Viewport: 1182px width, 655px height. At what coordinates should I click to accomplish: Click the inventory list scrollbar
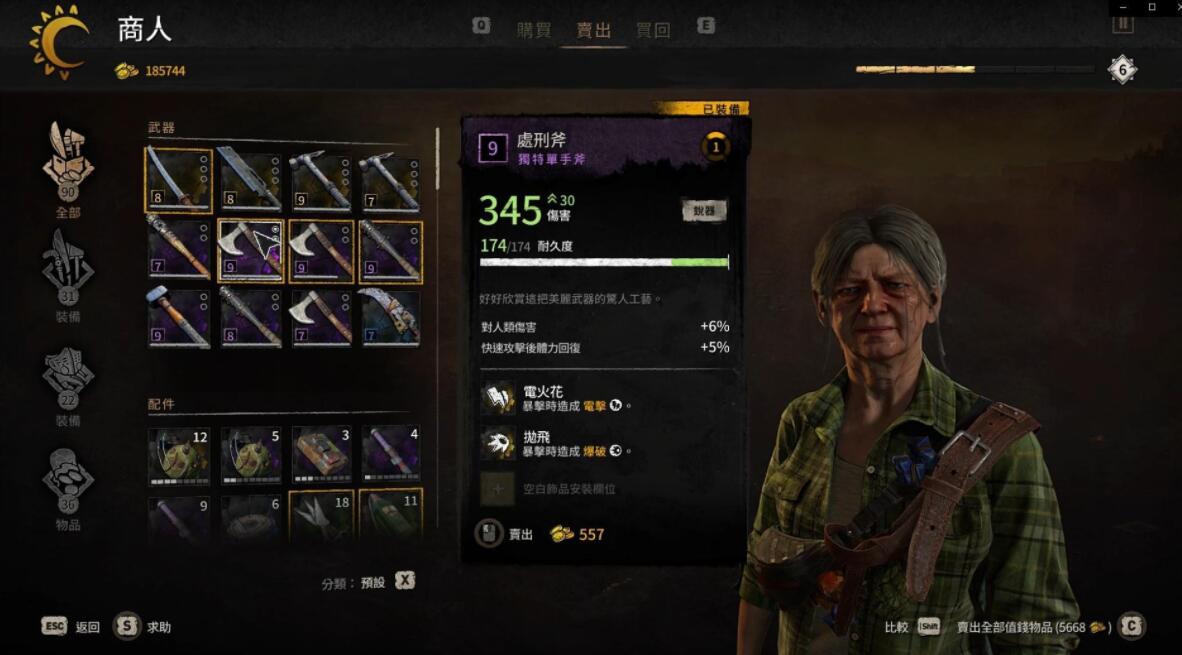[437, 160]
